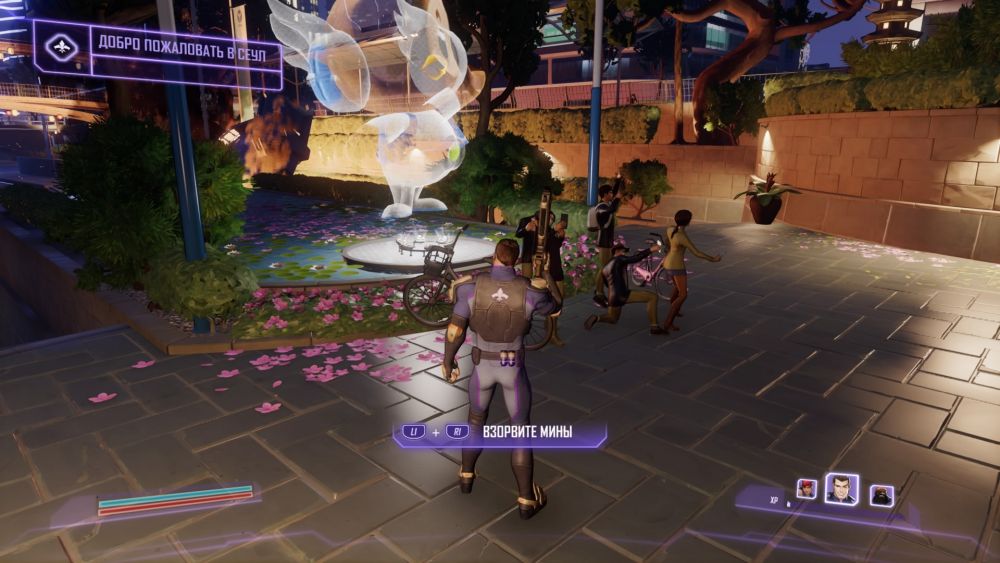1000x563 pixels.
Task: Select the dark-haired agent portrait in center
Action: tap(841, 488)
